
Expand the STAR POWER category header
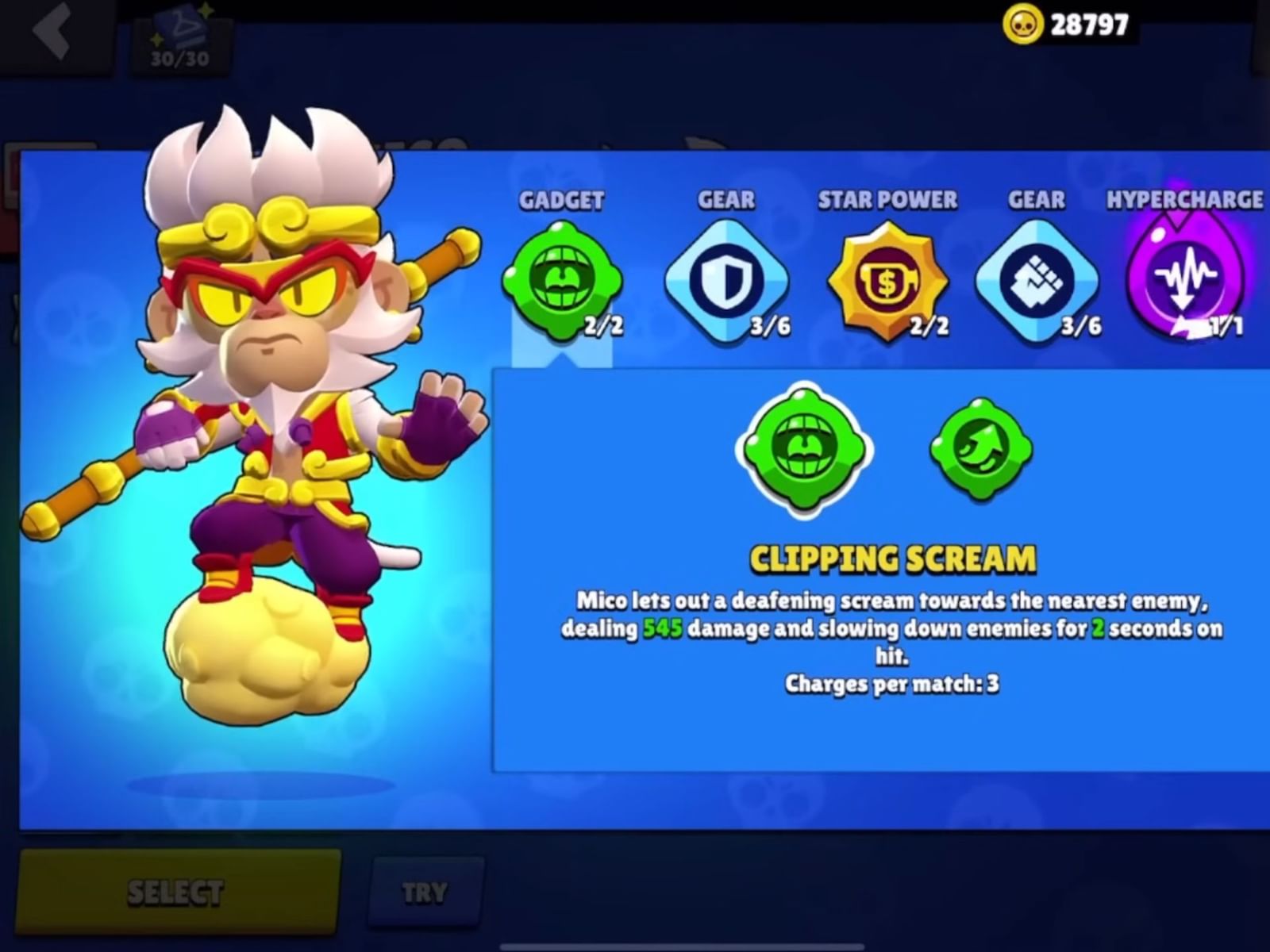pos(887,200)
